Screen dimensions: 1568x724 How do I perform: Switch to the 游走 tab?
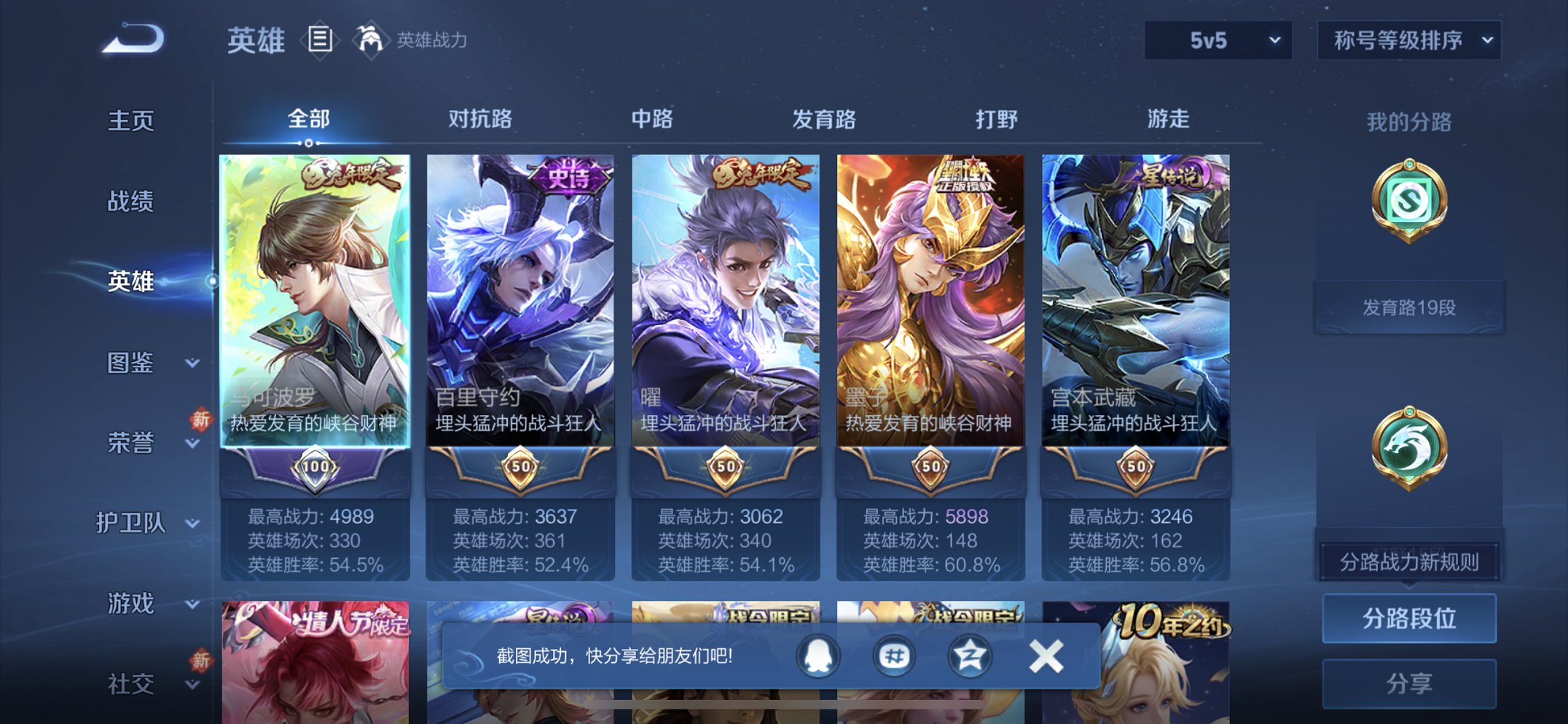[1172, 119]
